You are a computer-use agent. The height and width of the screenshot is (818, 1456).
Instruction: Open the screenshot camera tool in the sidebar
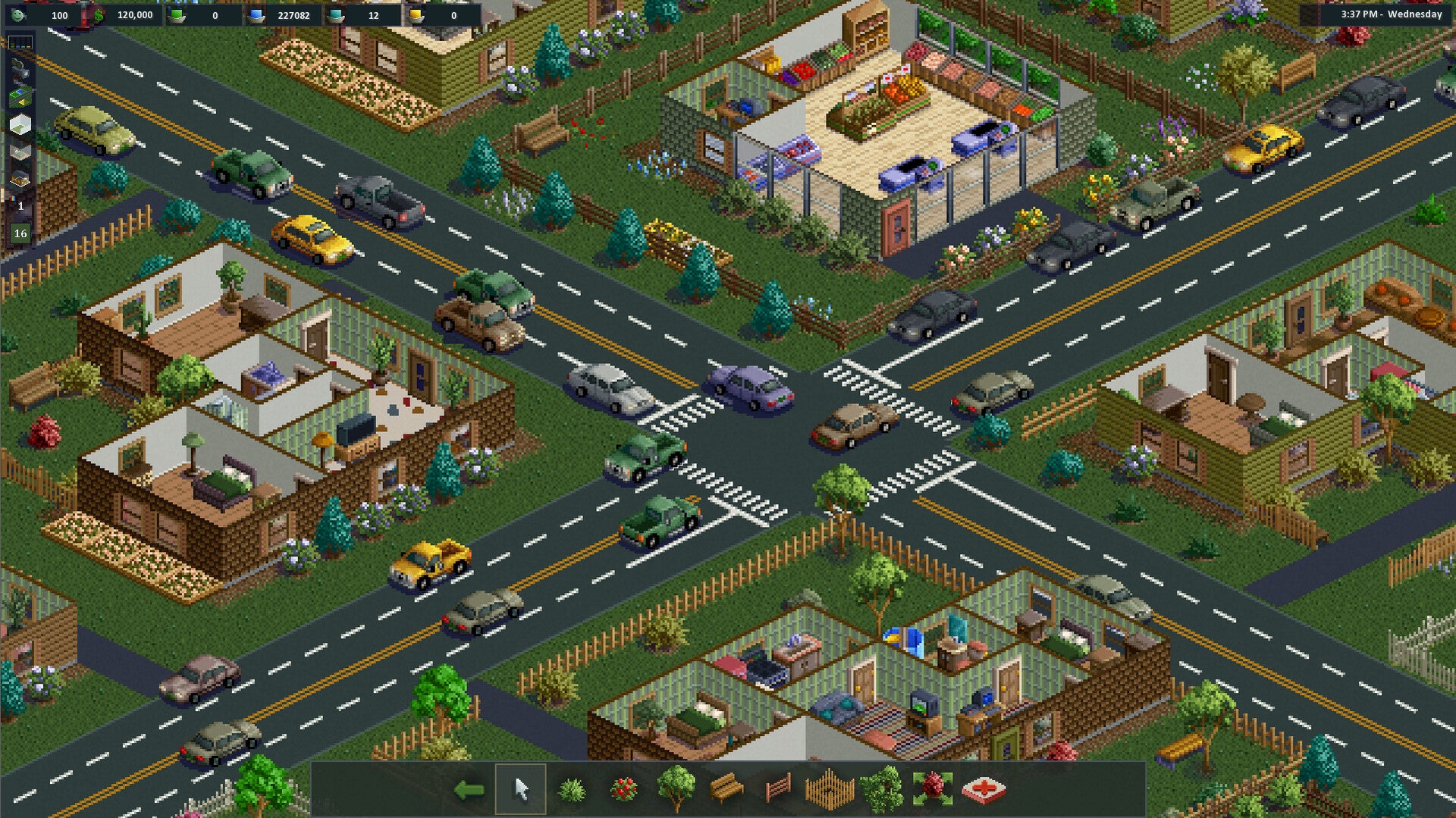[x=19, y=70]
